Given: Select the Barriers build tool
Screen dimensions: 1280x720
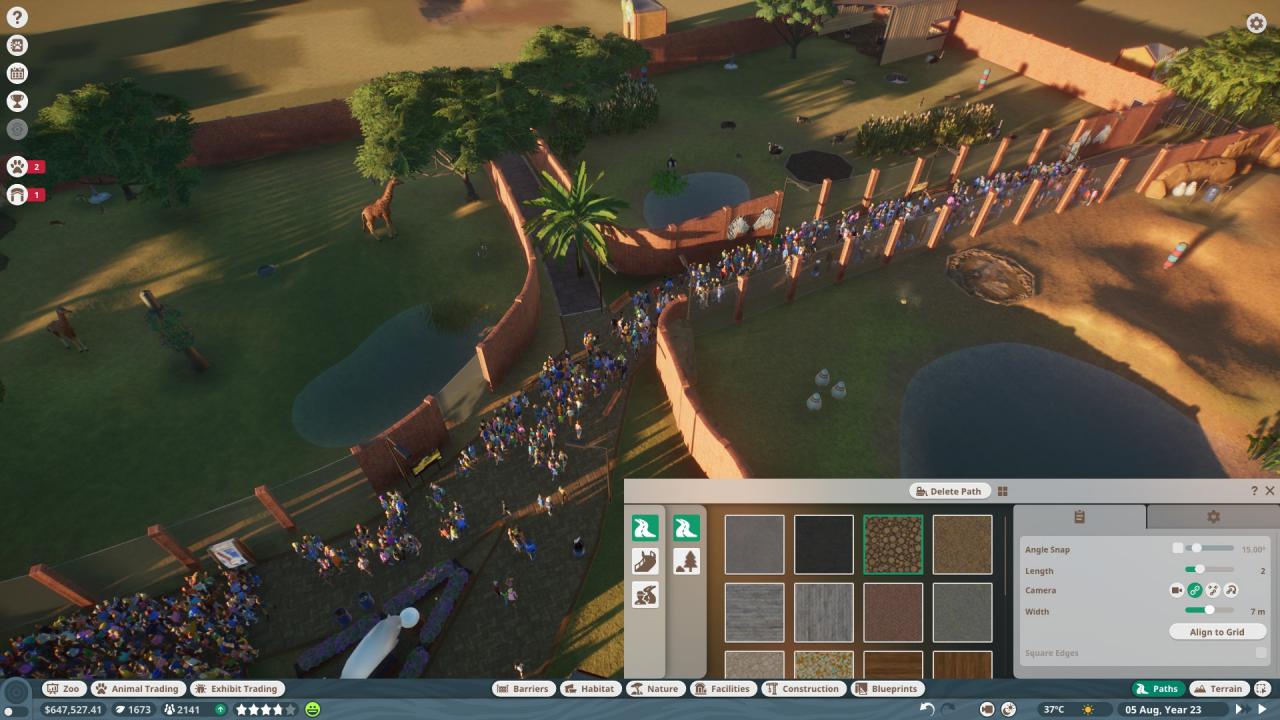Looking at the screenshot, I should (523, 688).
